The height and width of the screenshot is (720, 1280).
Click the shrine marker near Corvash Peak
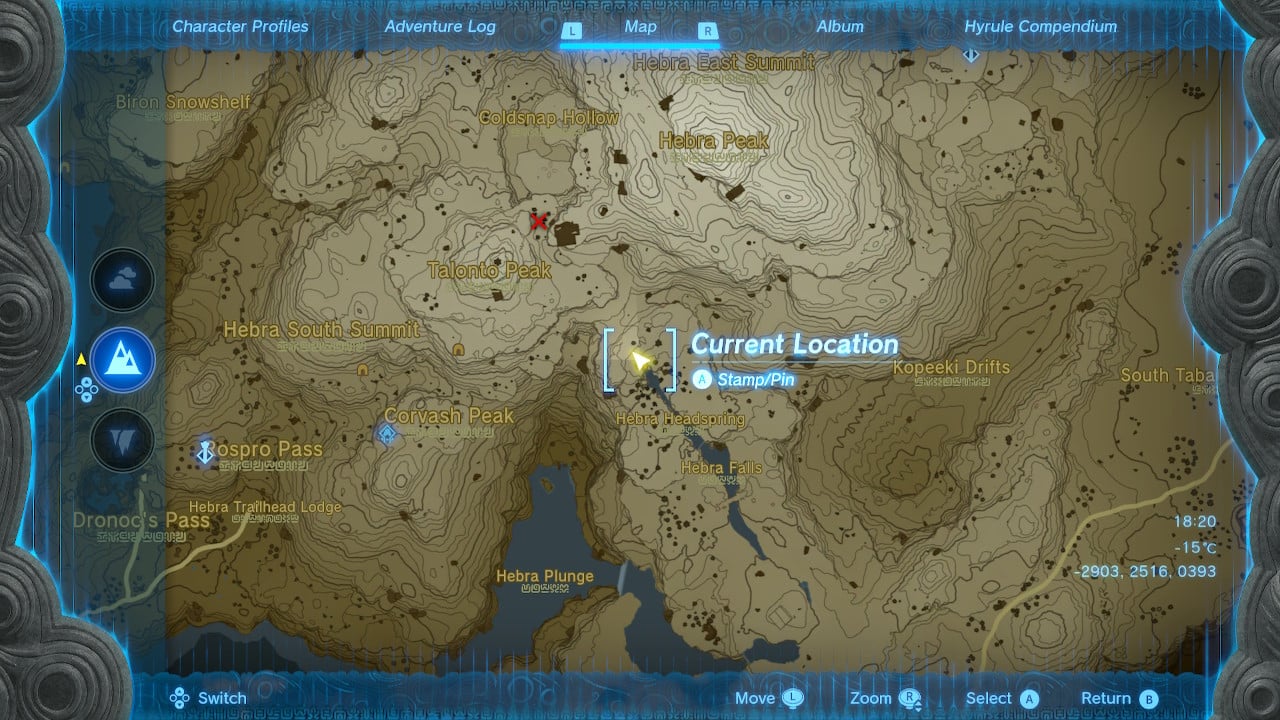[x=388, y=430]
